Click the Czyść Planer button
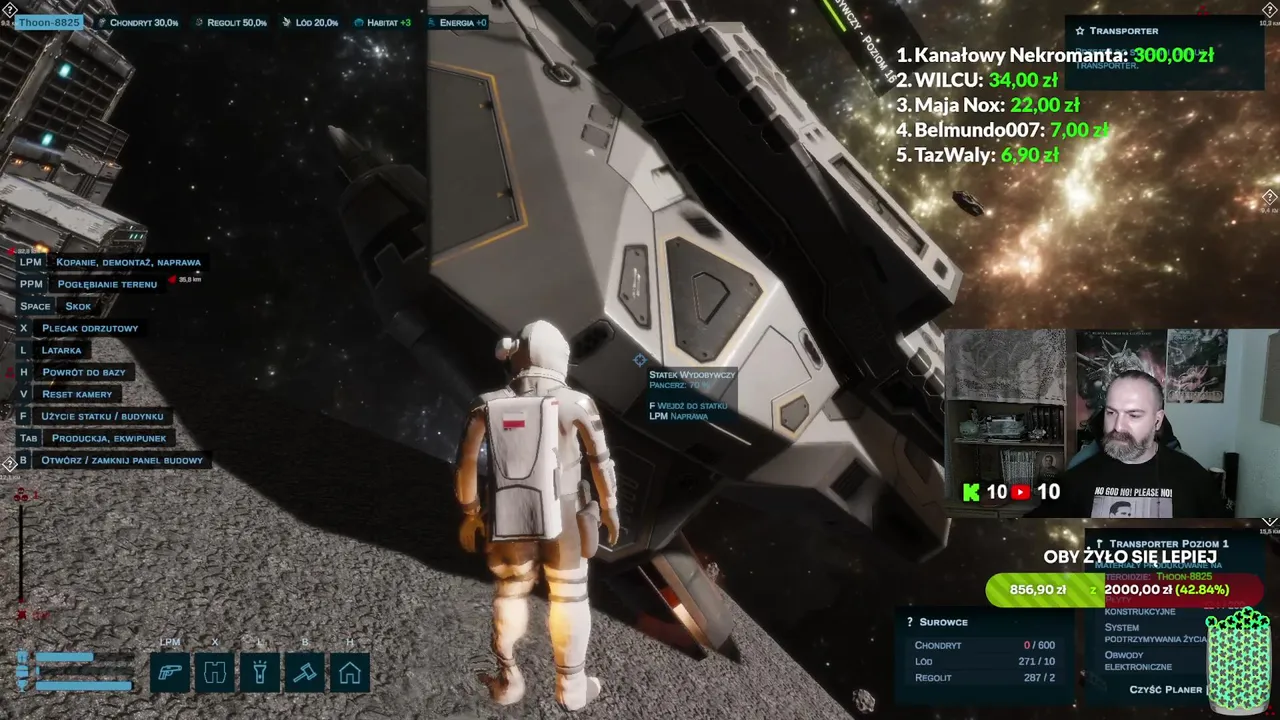Screen dimensions: 1280x720 [x=1165, y=690]
